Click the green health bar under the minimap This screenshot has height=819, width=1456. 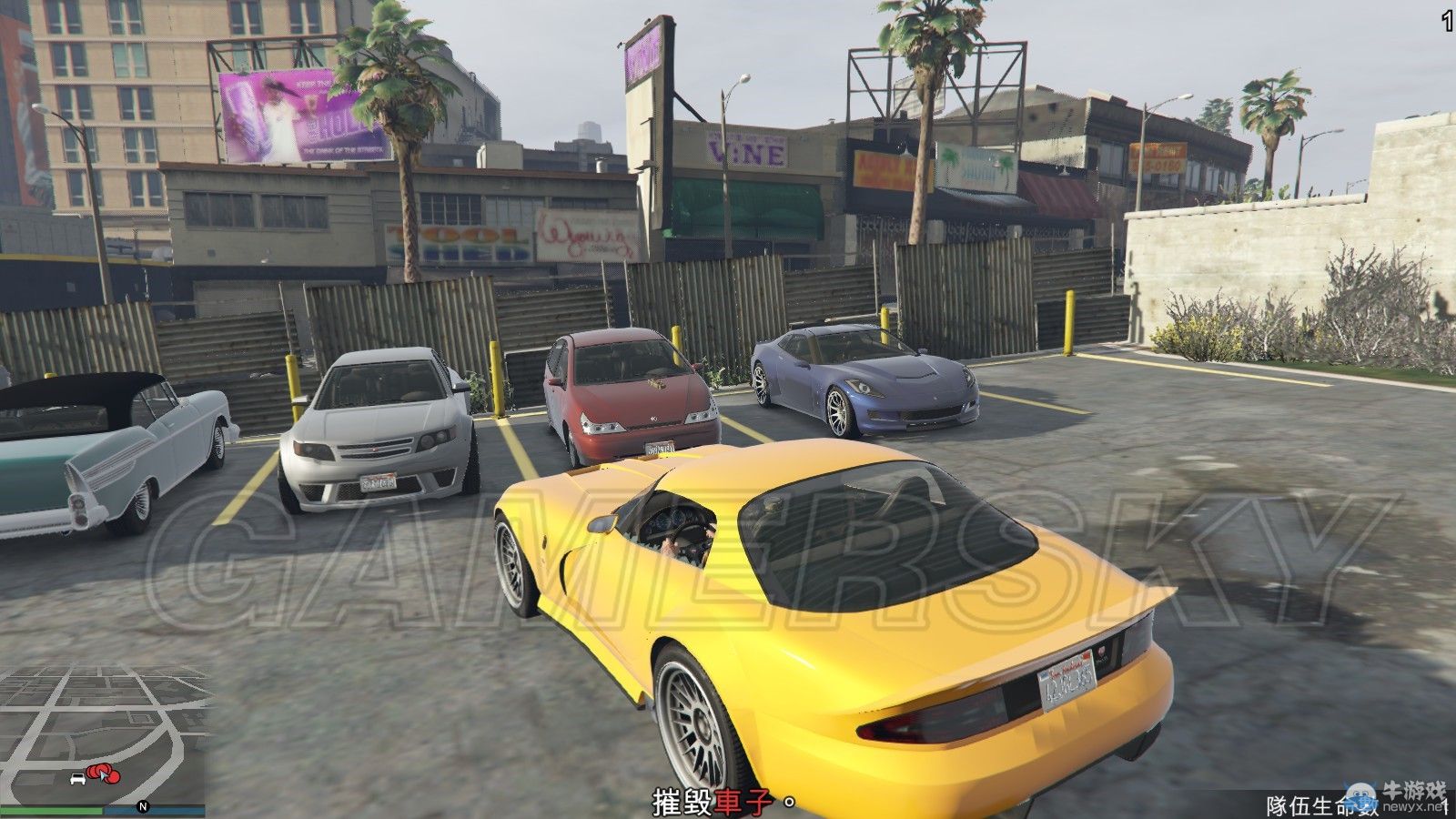(51, 811)
